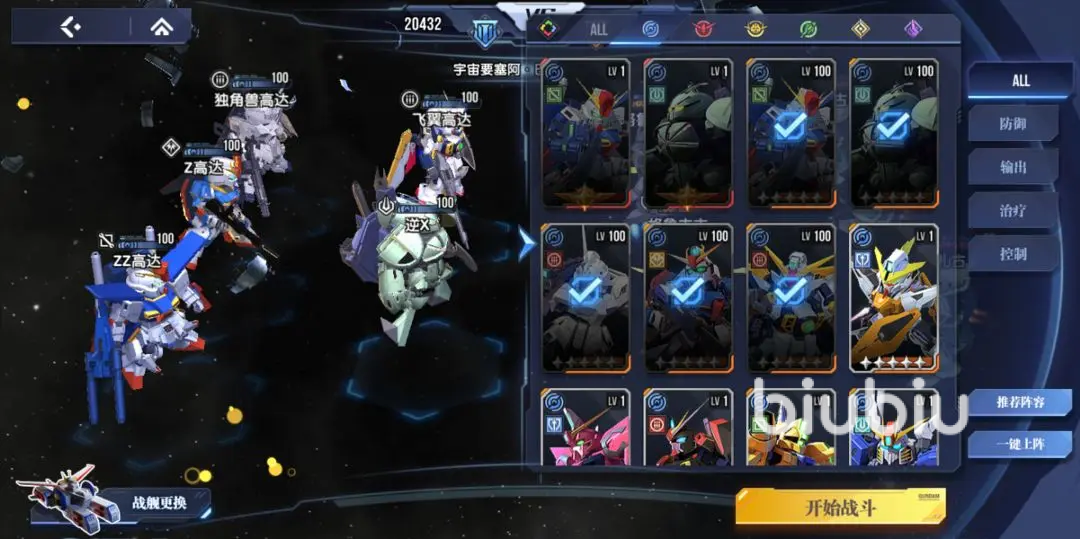Select the pink Gundam unit card
The width and height of the screenshot is (1080, 539).
point(585,428)
